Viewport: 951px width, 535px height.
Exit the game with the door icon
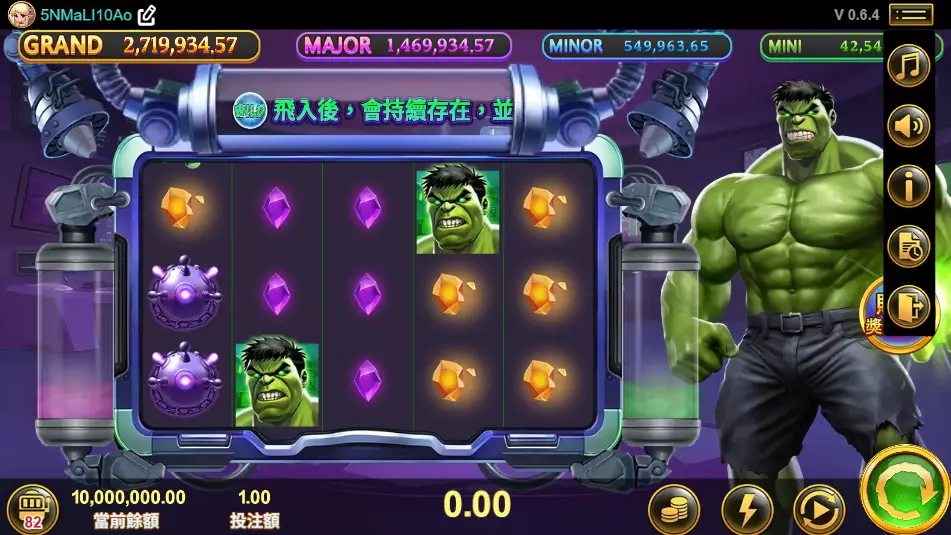[x=909, y=305]
